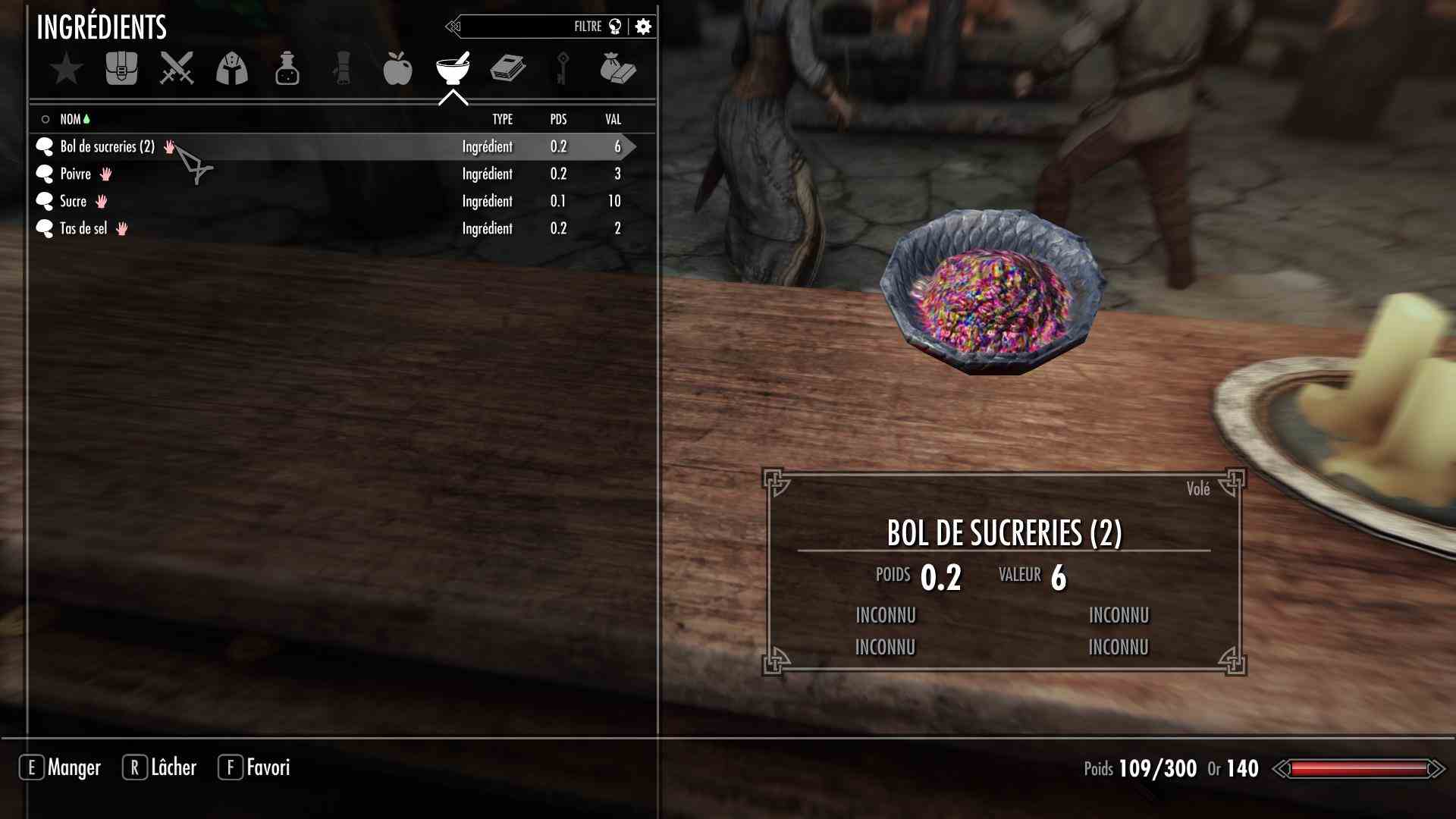Sort the list by VAL value
Viewport: 1456px width, 819px height.
(x=613, y=119)
